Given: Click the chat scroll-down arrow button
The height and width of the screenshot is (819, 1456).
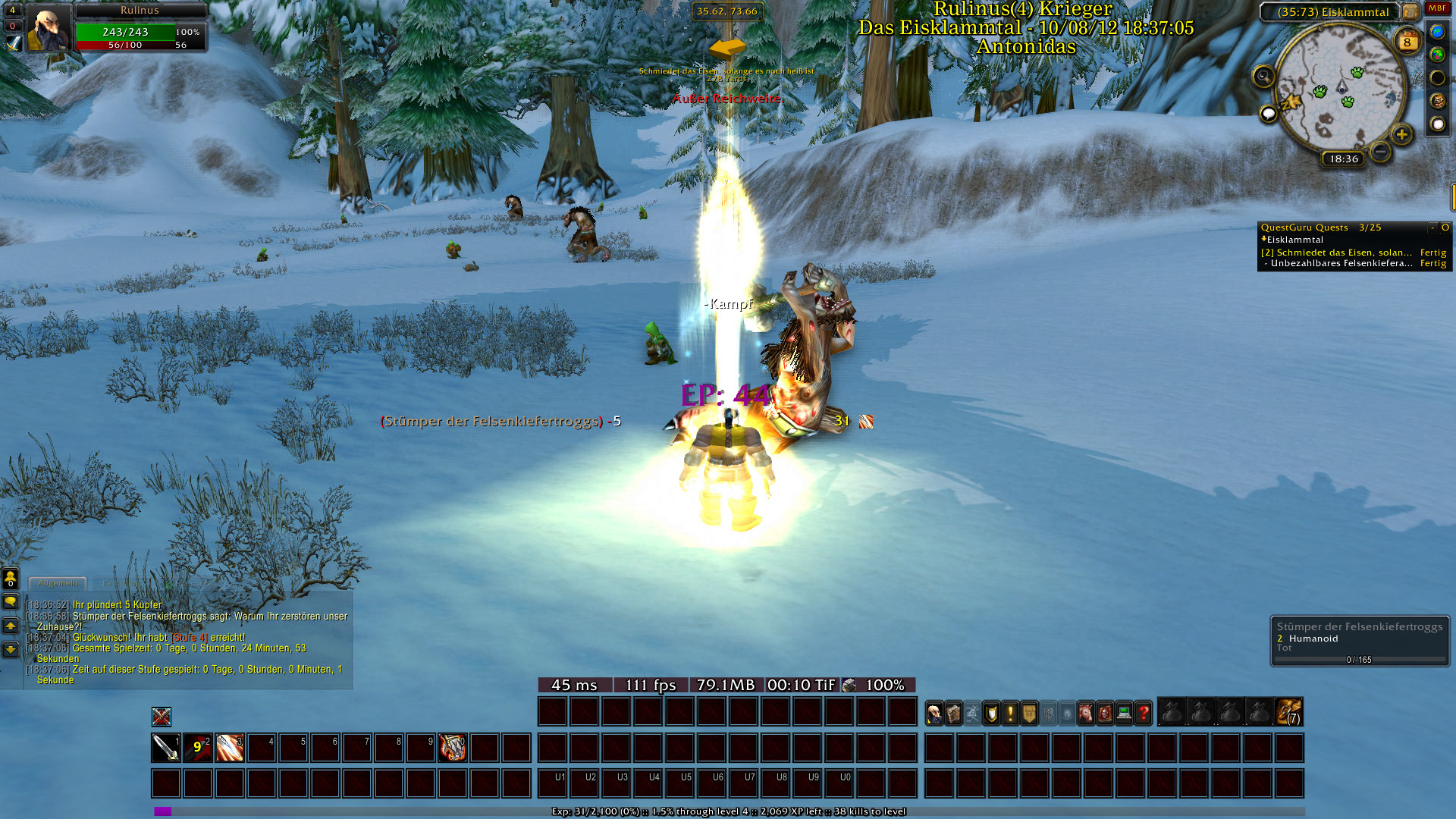Looking at the screenshot, I should (11, 649).
